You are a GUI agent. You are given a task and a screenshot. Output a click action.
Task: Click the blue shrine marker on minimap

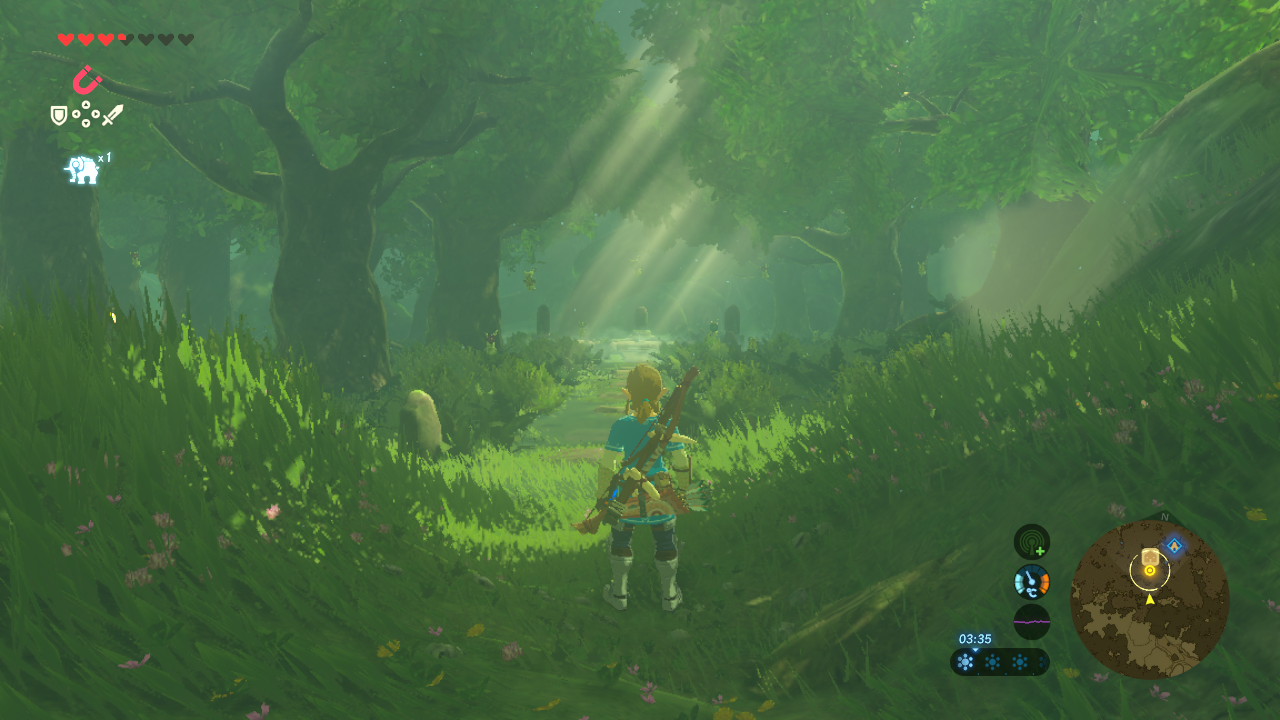click(x=1174, y=546)
